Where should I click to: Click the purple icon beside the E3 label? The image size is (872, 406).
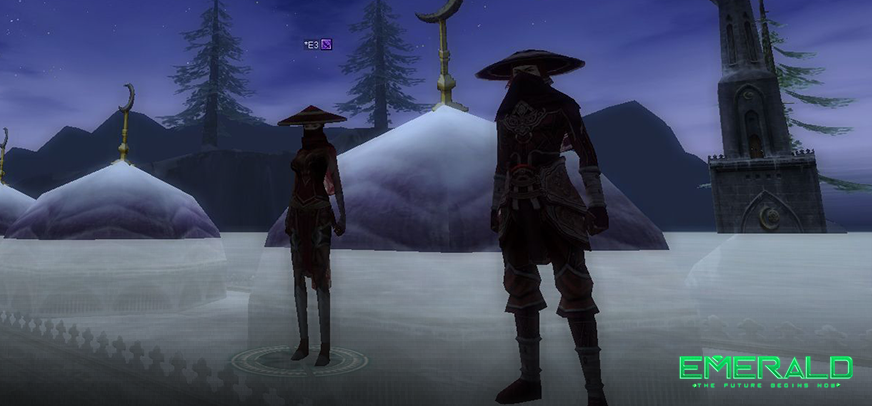pyautogui.click(x=326, y=44)
